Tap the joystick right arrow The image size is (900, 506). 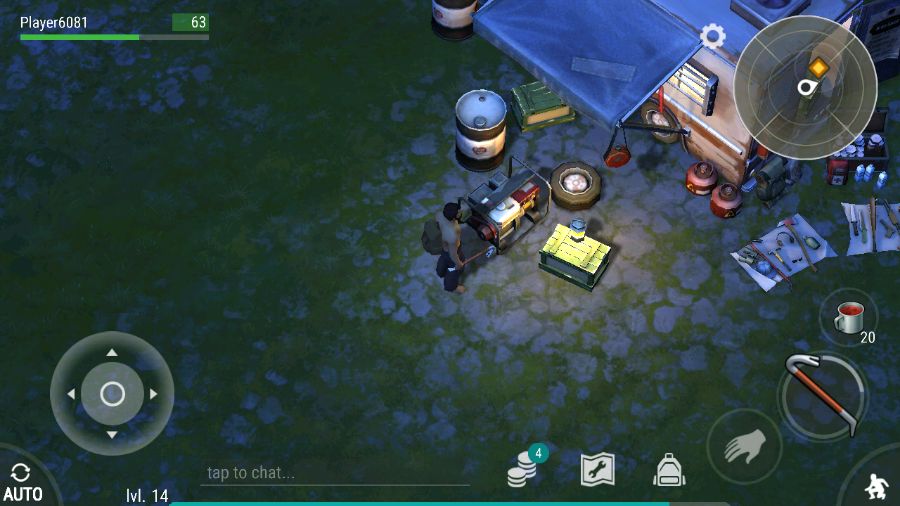point(154,394)
